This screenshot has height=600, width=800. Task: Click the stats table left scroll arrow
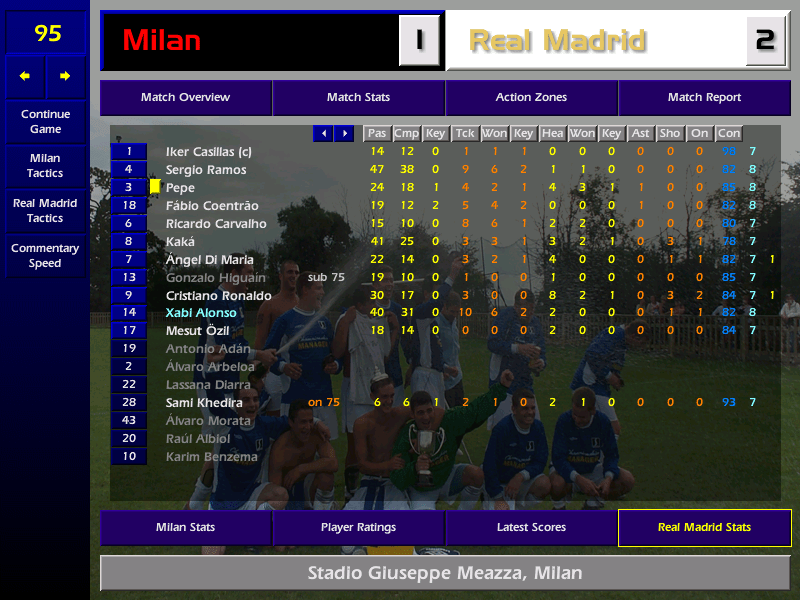point(323,133)
